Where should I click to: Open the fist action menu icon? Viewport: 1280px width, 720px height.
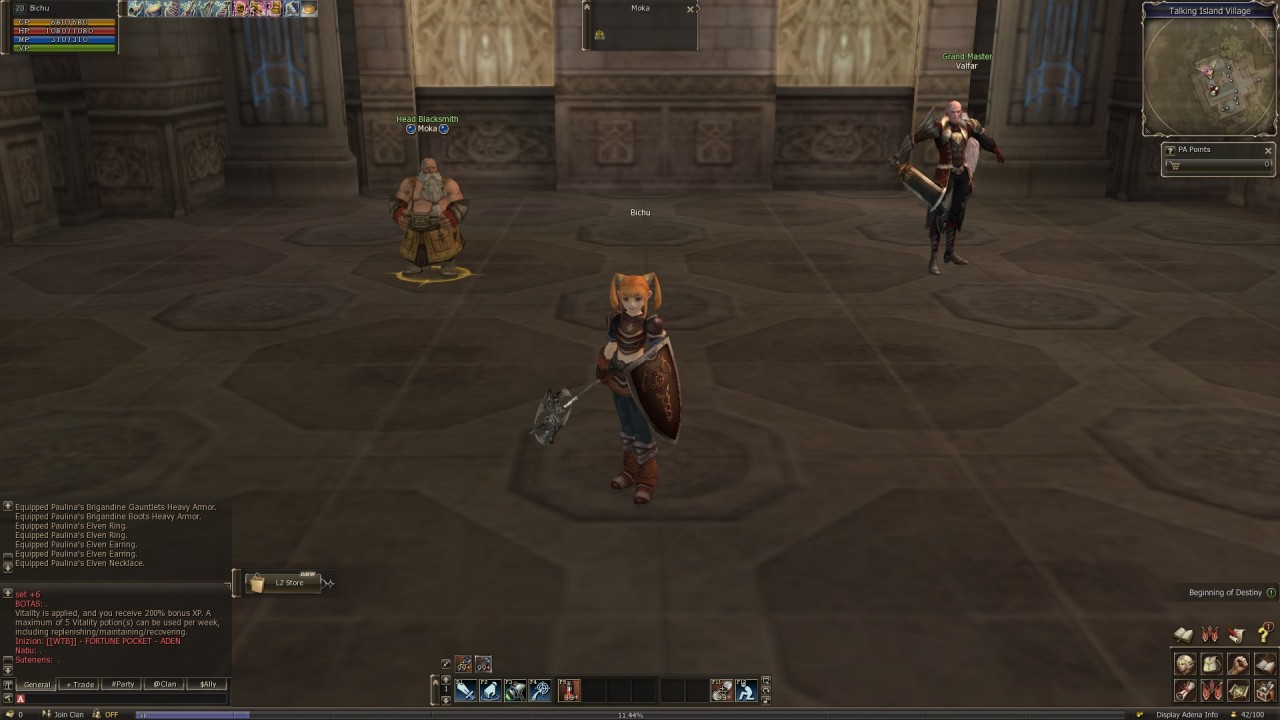coord(1238,665)
